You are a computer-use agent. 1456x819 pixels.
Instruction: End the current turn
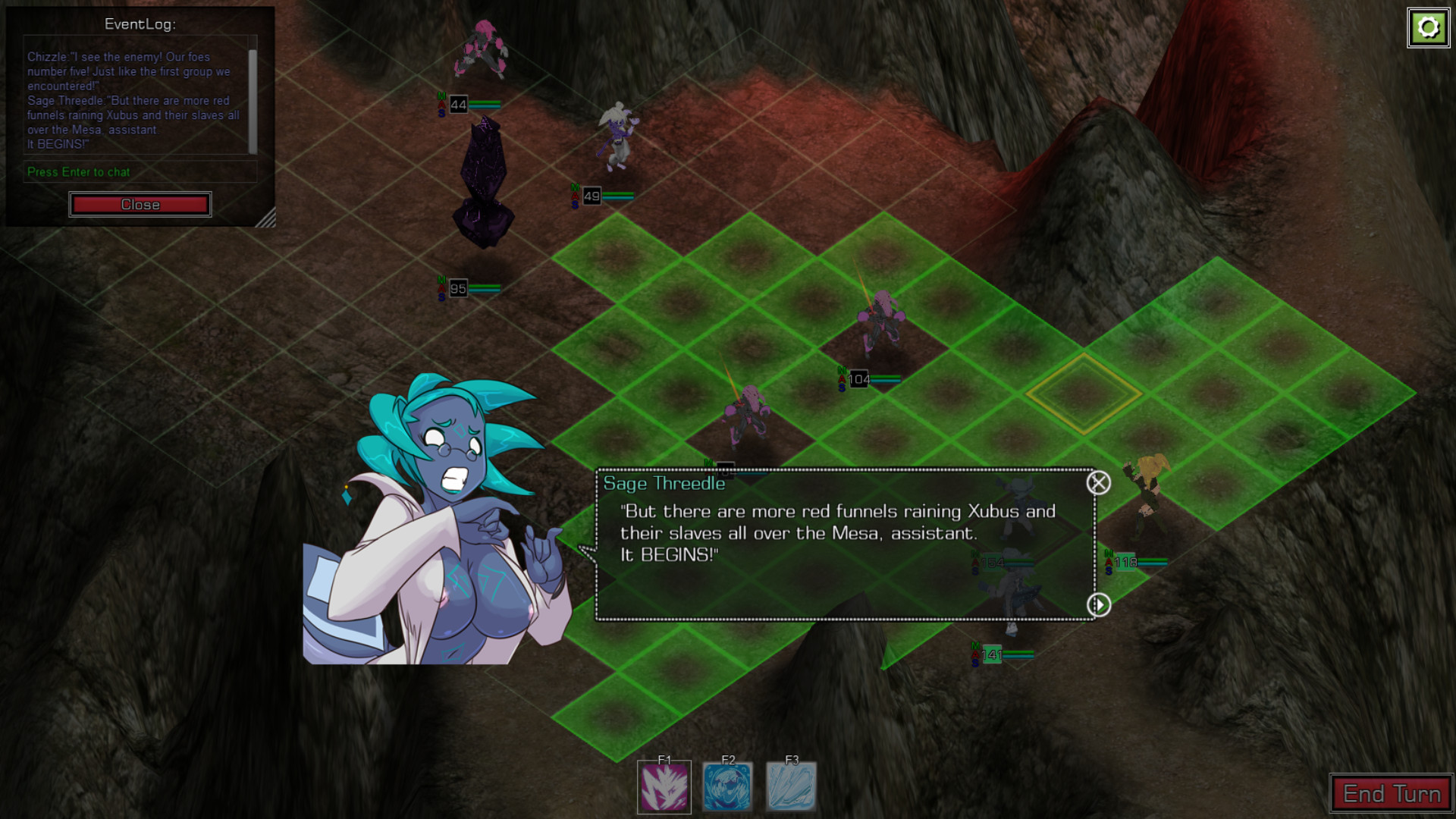click(1391, 793)
